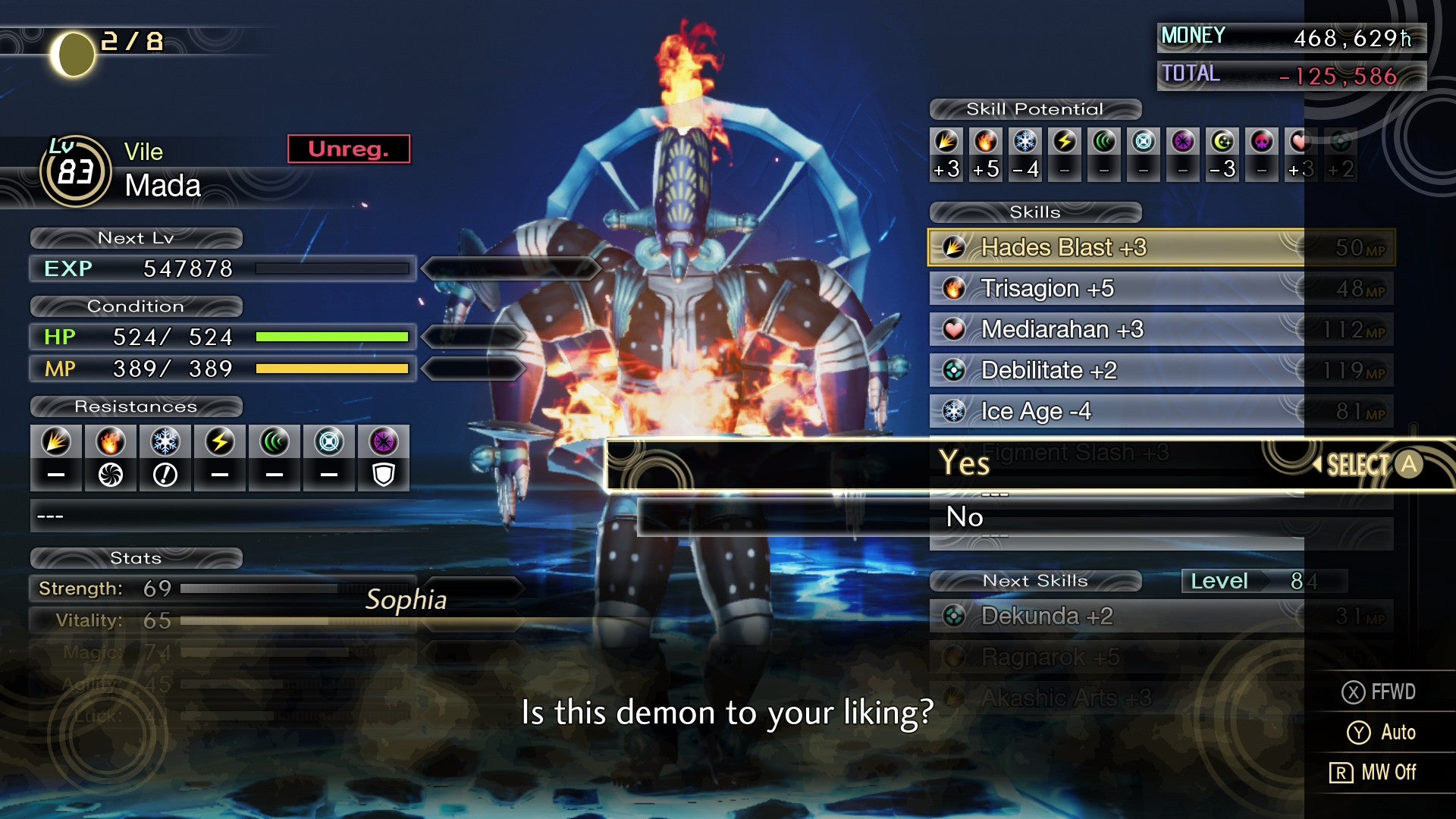Click the ice snowflake Skill Potential icon
This screenshot has height=819, width=1456.
click(x=1025, y=140)
